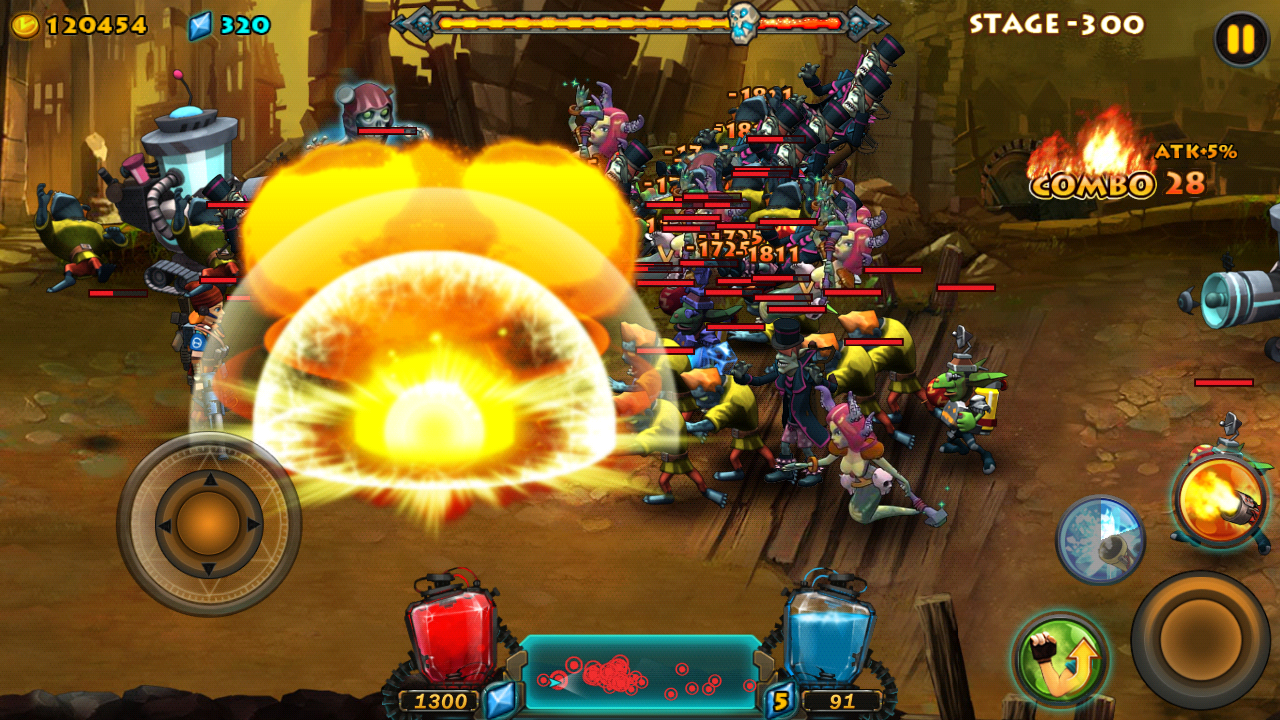The image size is (1280, 720).
Task: Tap the enemy radar minimap panel
Action: click(640, 674)
